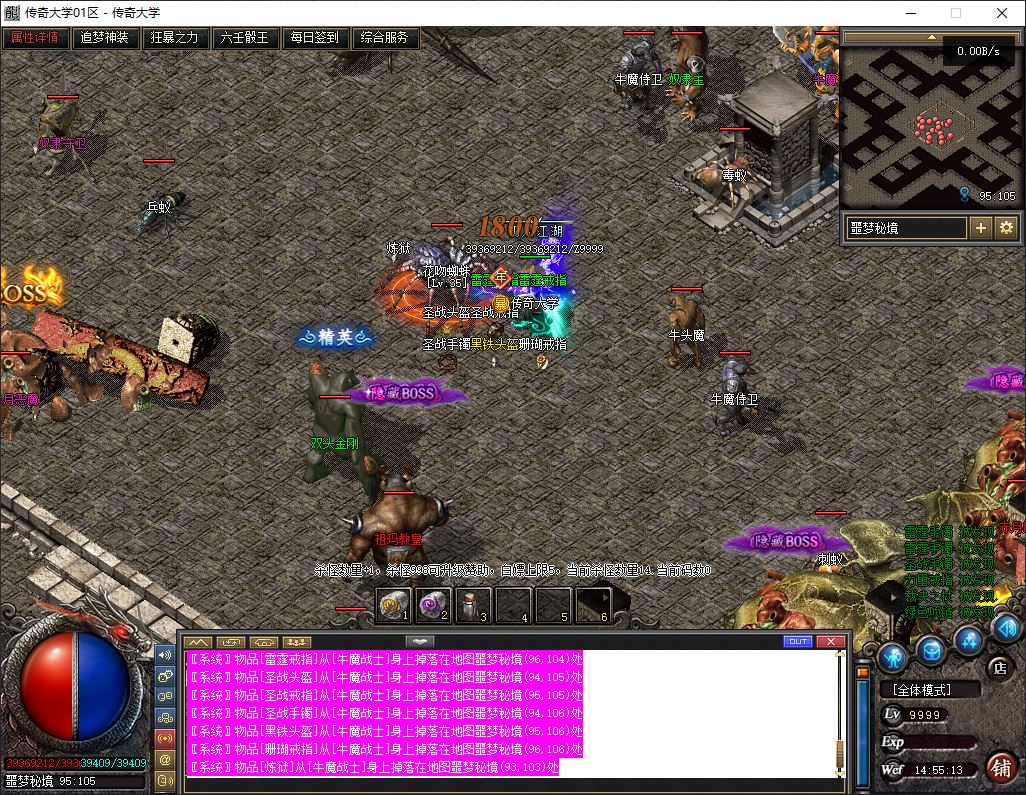The image size is (1026, 795).
Task: Open the 追梦神装 menu
Action: 105,38
